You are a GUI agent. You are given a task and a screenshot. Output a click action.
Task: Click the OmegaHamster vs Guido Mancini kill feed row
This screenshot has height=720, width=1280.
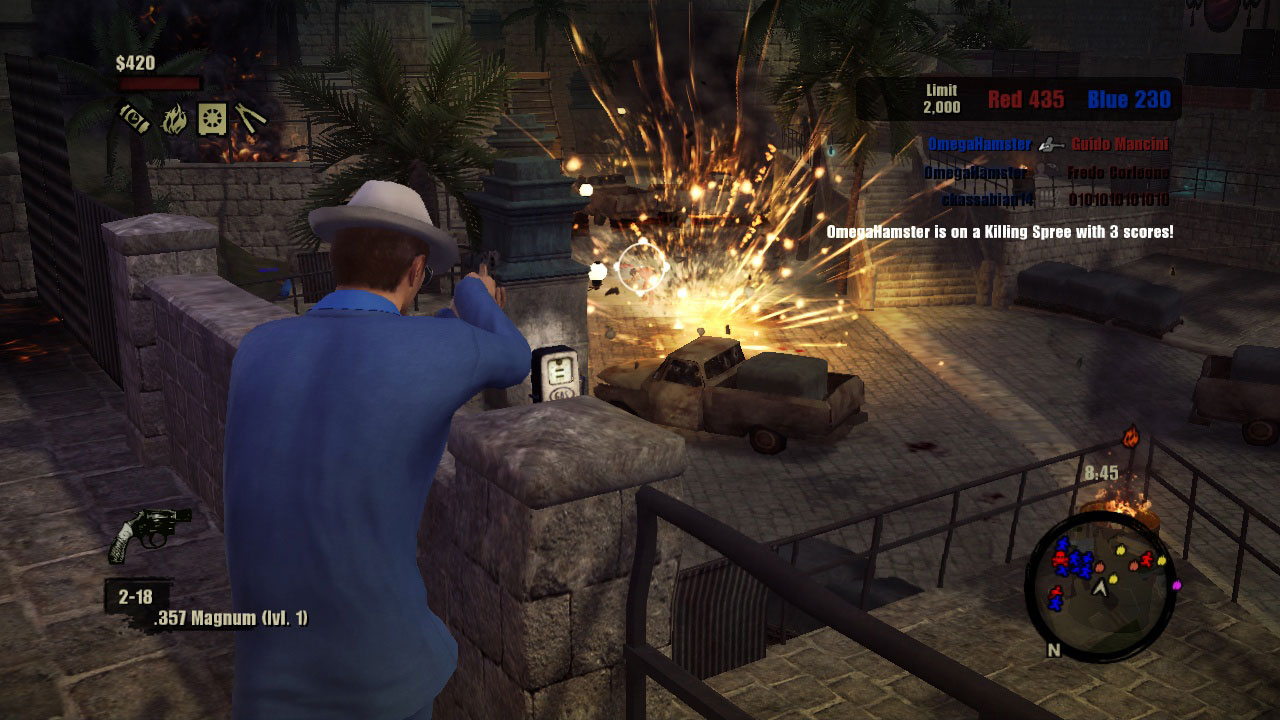(x=1048, y=144)
